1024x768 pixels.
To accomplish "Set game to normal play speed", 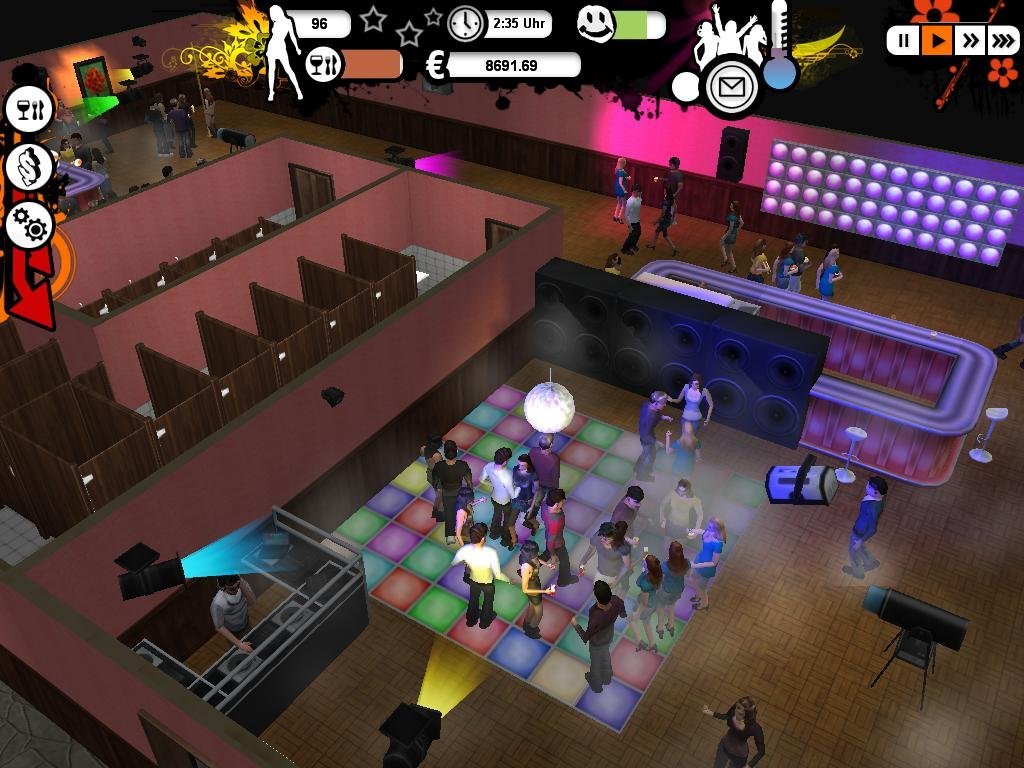I will [x=937, y=41].
